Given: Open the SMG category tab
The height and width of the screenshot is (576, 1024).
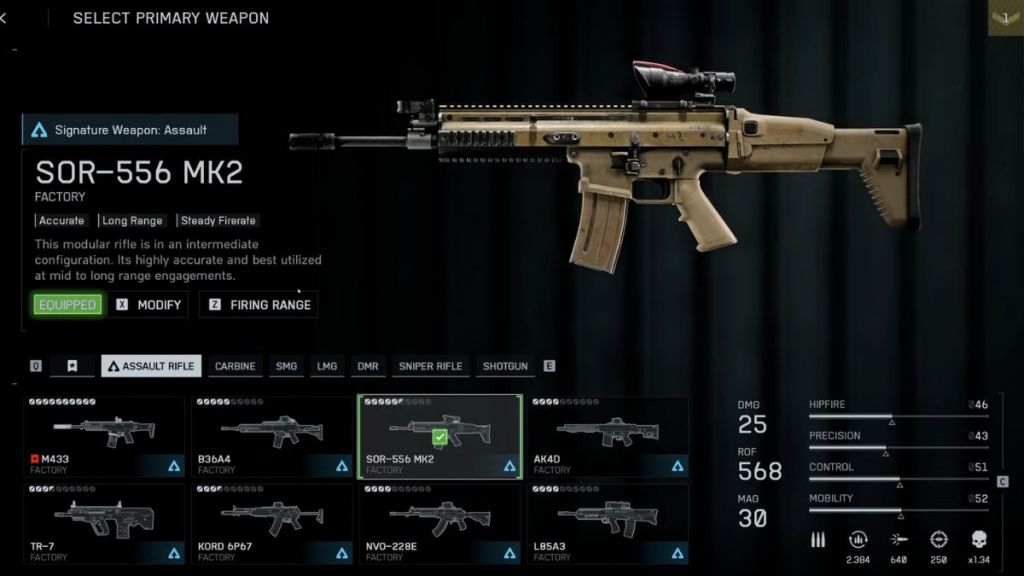Looking at the screenshot, I should pyautogui.click(x=286, y=366).
